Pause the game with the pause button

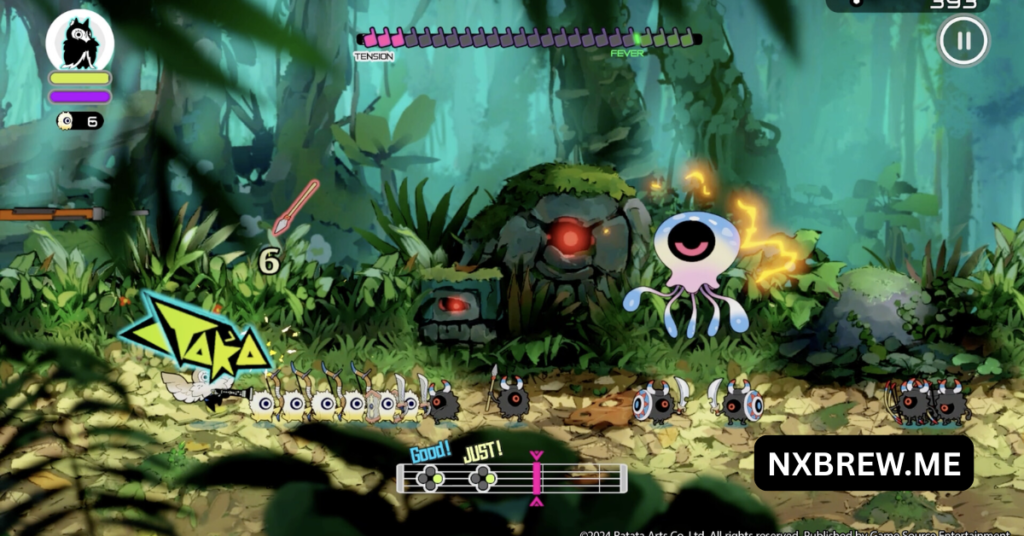pyautogui.click(x=963, y=42)
